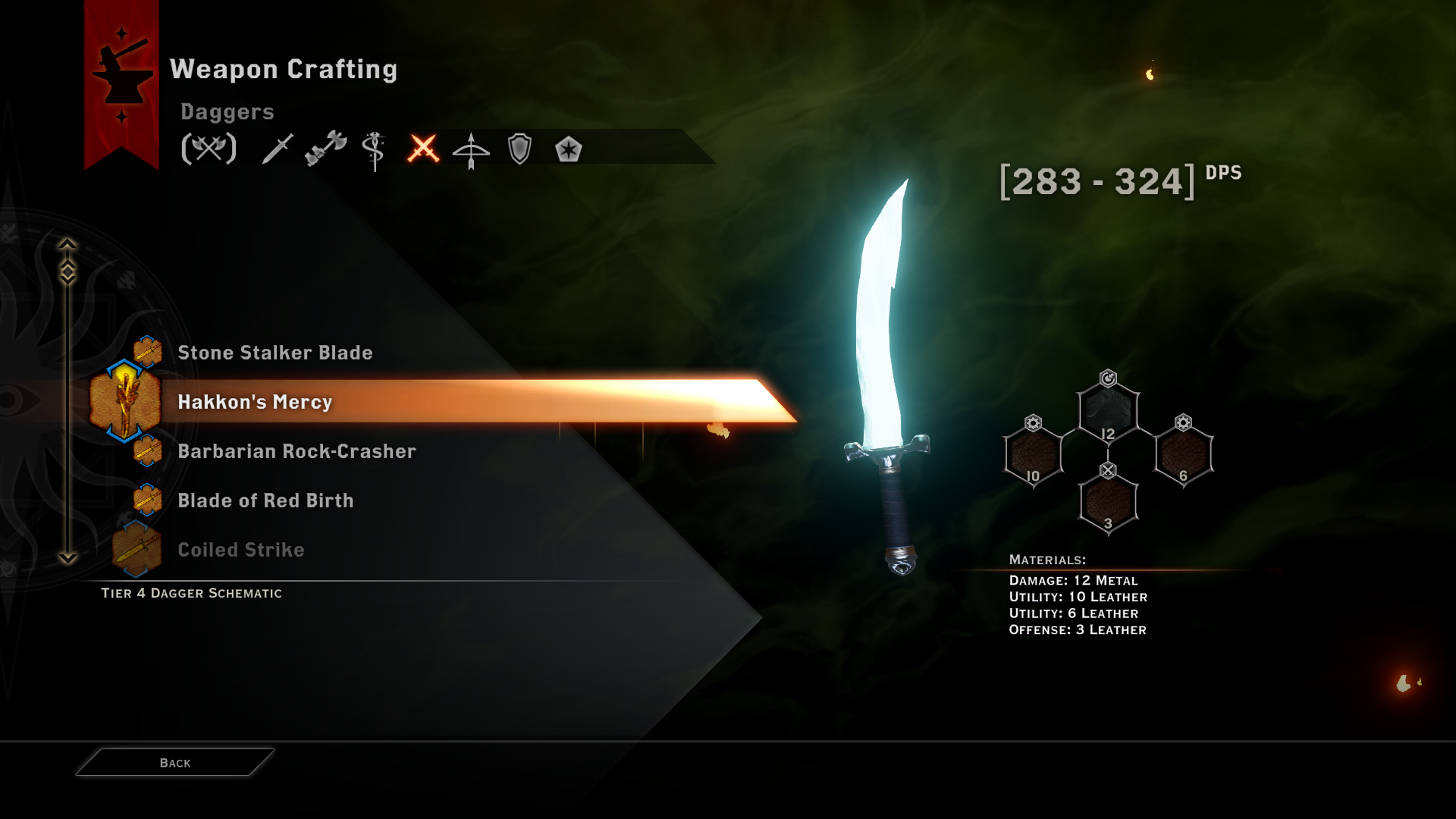This screenshot has height=819, width=1456.
Task: Choose the 10 Leather utility slot
Action: pos(1033,455)
